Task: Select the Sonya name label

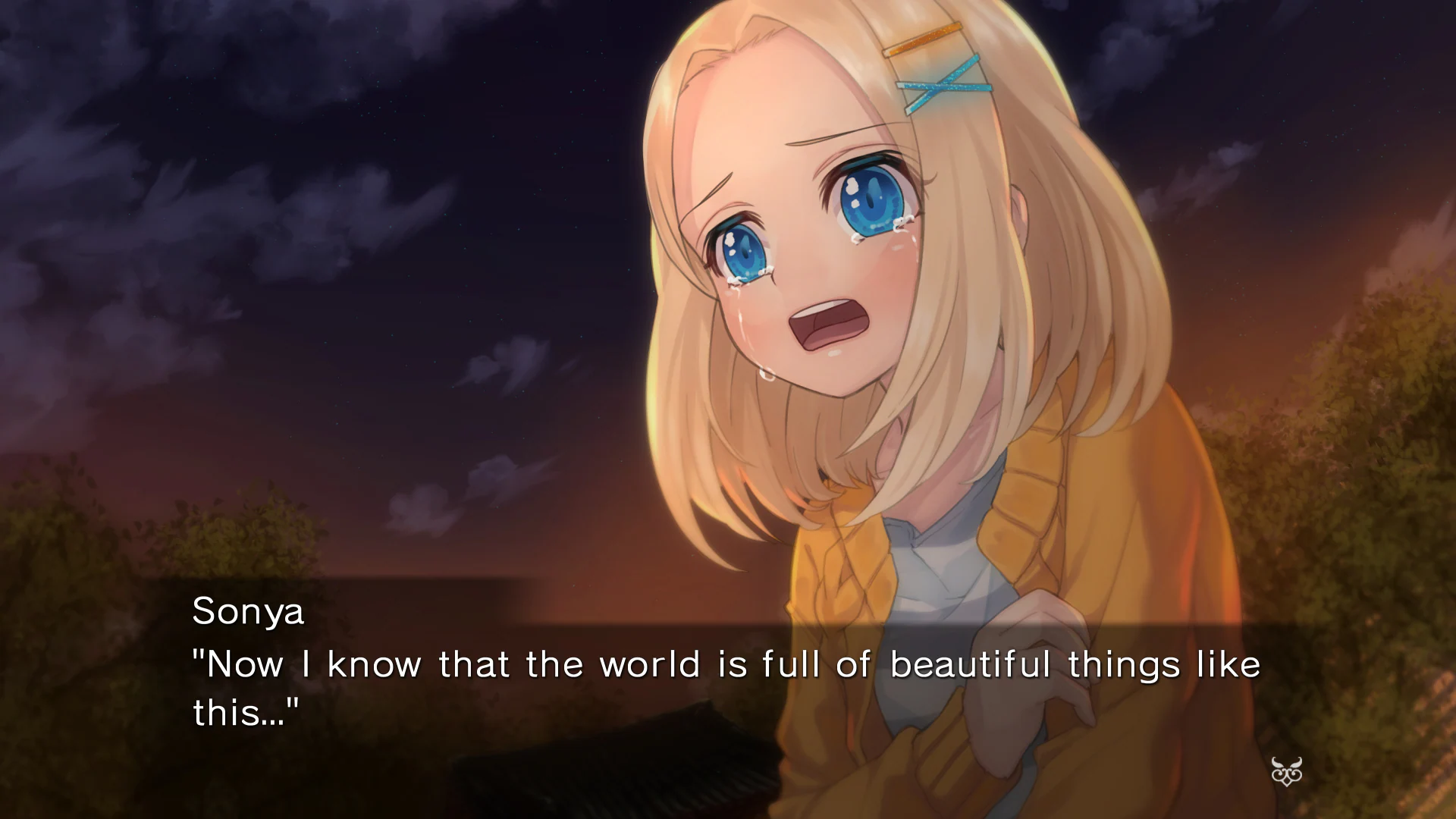Action: pos(250,611)
